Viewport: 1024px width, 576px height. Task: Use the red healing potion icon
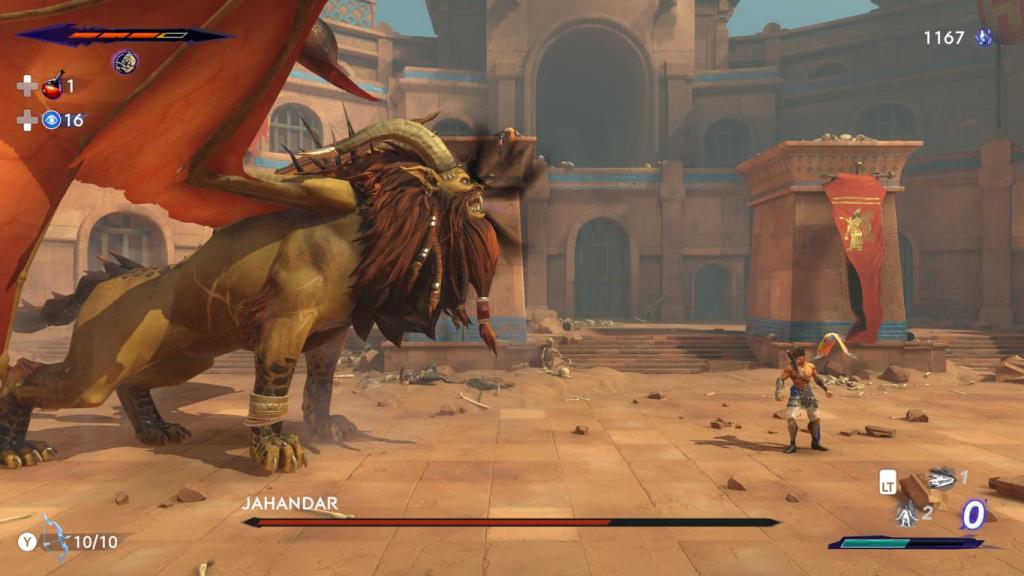52,87
